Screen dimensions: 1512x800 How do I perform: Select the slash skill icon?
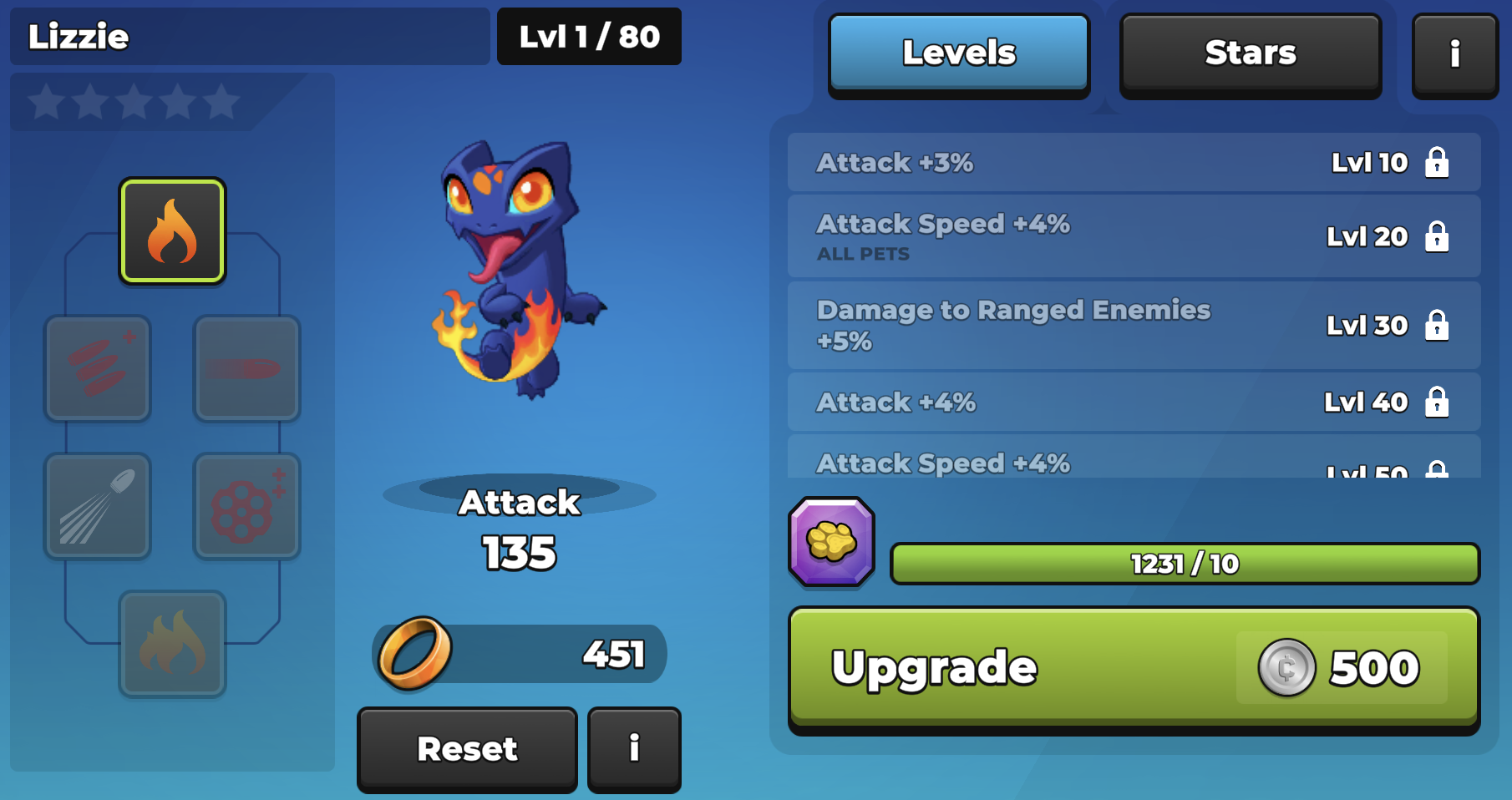[246, 369]
